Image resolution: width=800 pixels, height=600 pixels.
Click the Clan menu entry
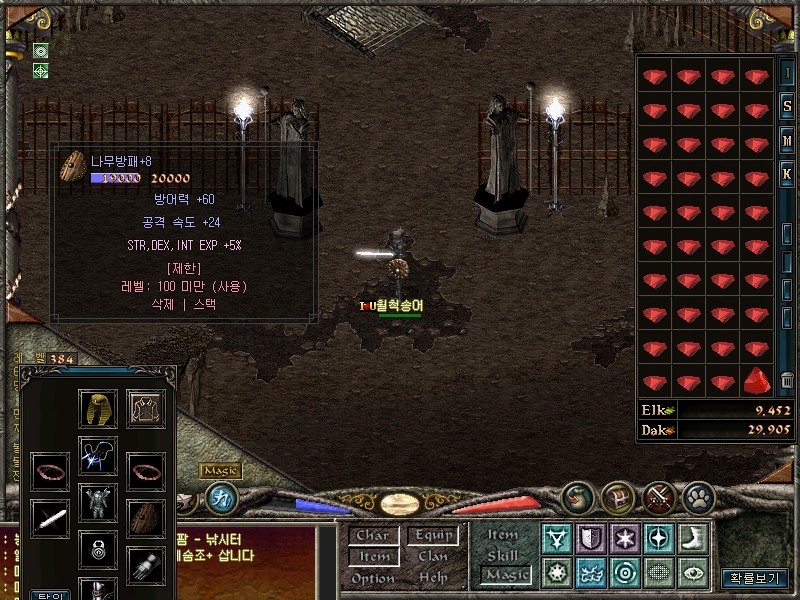tap(433, 557)
